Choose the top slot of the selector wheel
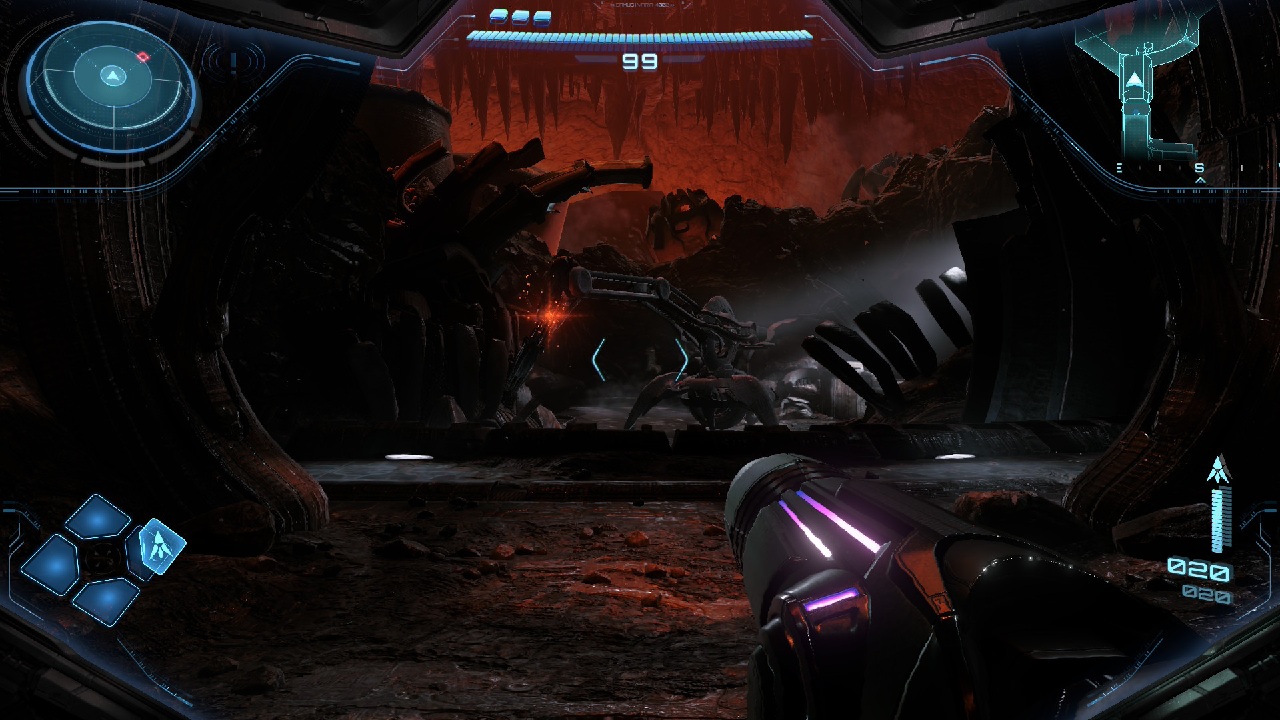Screen dimensions: 1280x720 98,517
